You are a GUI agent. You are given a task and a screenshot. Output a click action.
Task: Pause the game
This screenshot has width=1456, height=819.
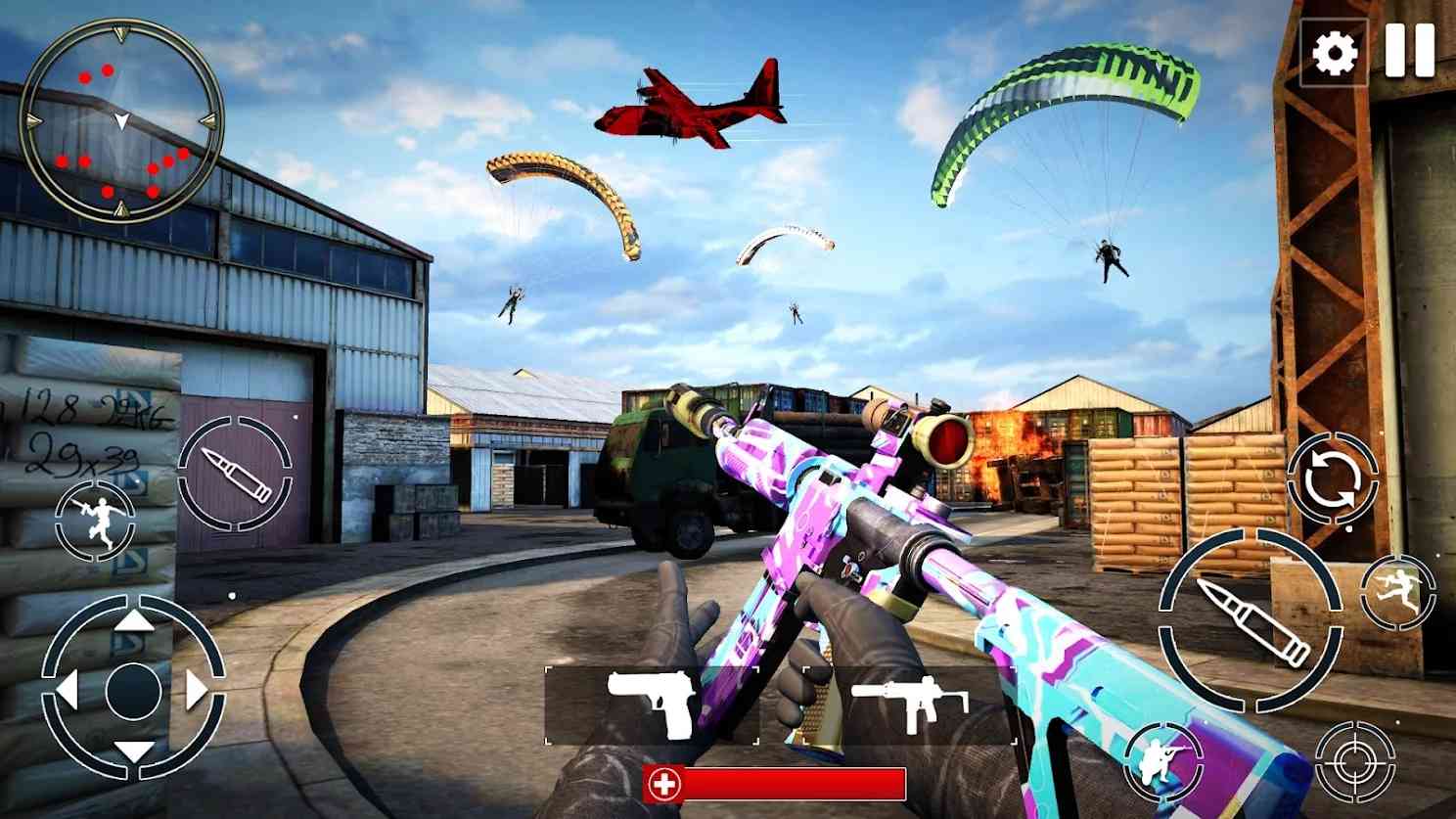point(1410,51)
